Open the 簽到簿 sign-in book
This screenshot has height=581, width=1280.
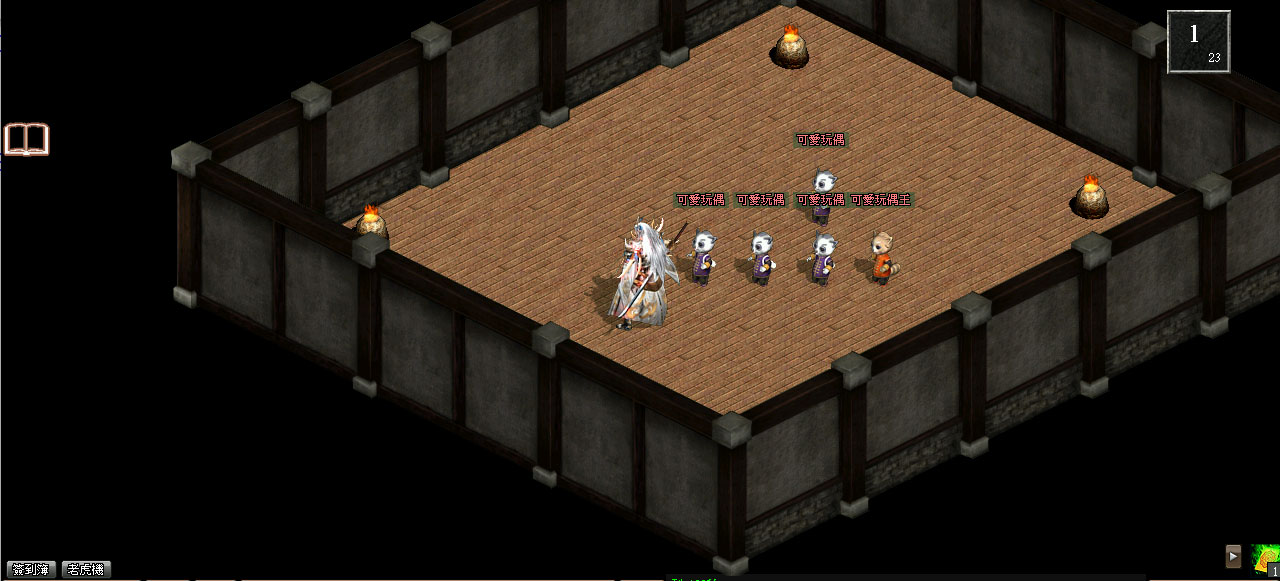tap(30, 569)
